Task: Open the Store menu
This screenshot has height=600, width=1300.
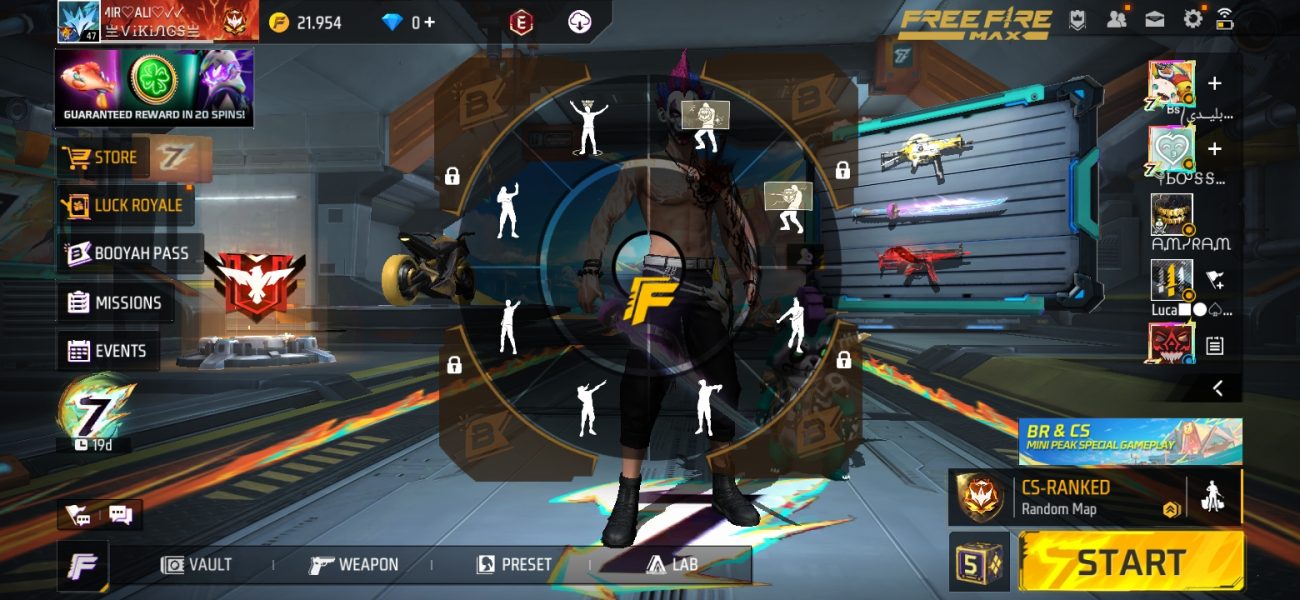Action: click(101, 158)
